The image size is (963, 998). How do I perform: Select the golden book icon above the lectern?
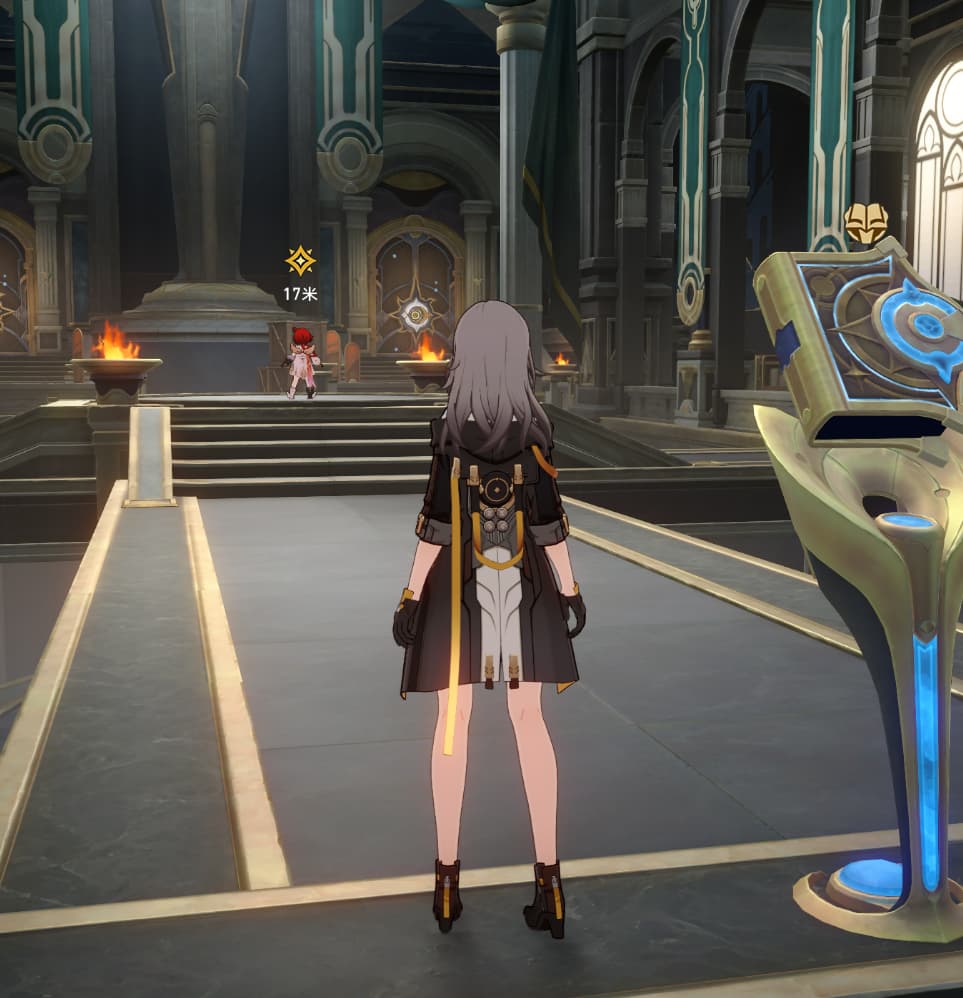(866, 224)
